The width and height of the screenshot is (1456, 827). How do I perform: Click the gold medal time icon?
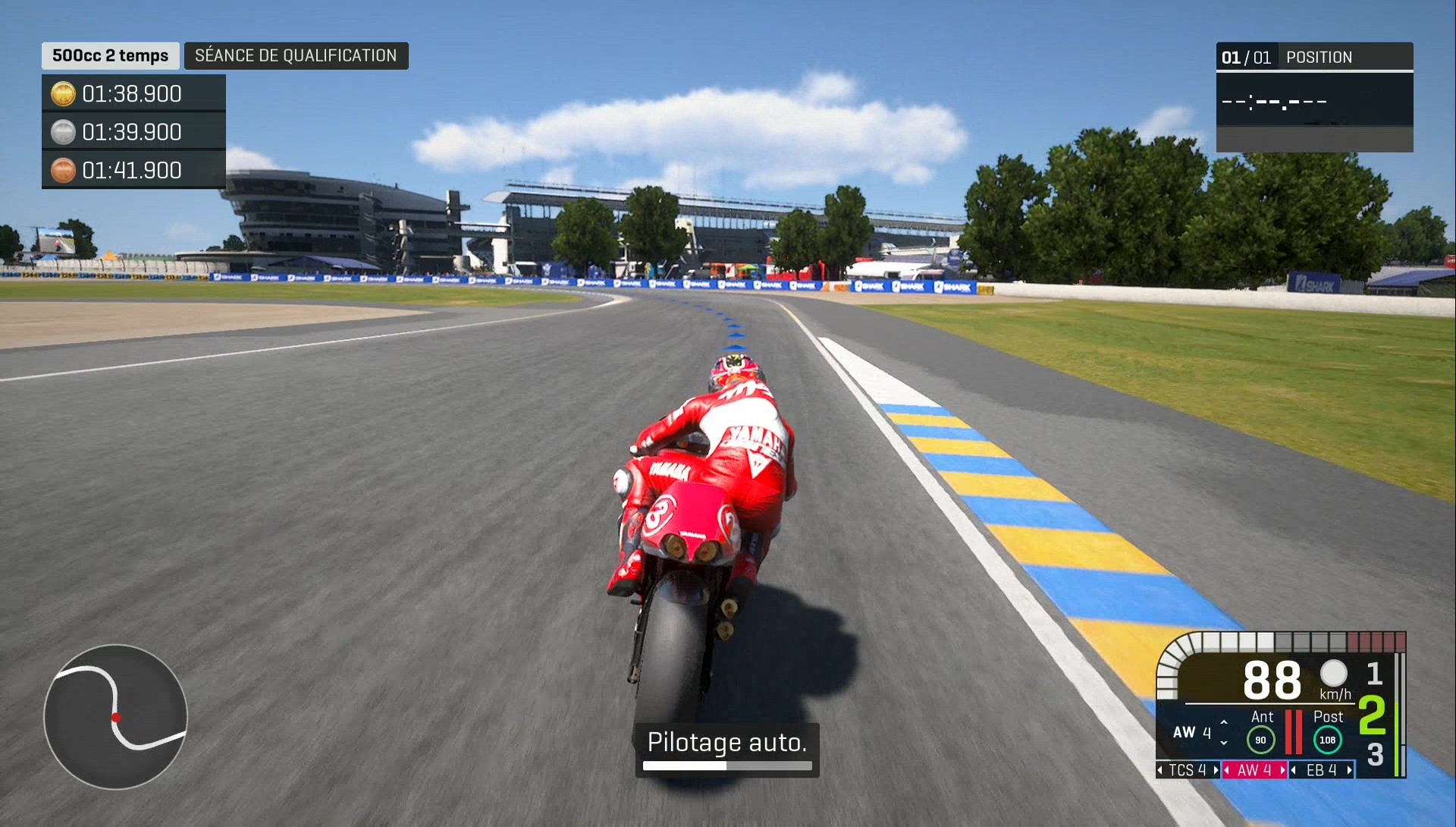pos(62,93)
